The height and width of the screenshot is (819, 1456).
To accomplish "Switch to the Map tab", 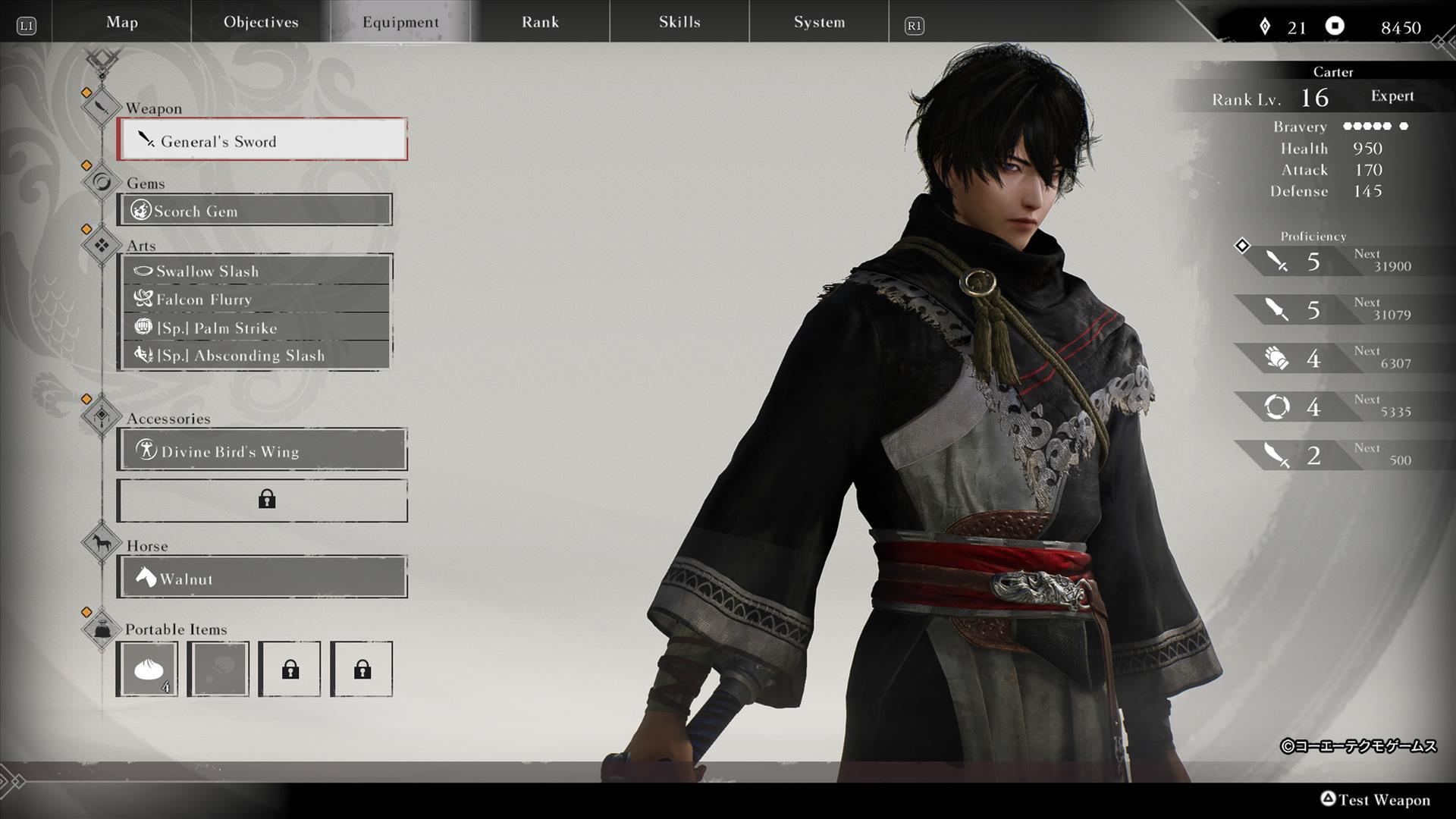I will [122, 22].
